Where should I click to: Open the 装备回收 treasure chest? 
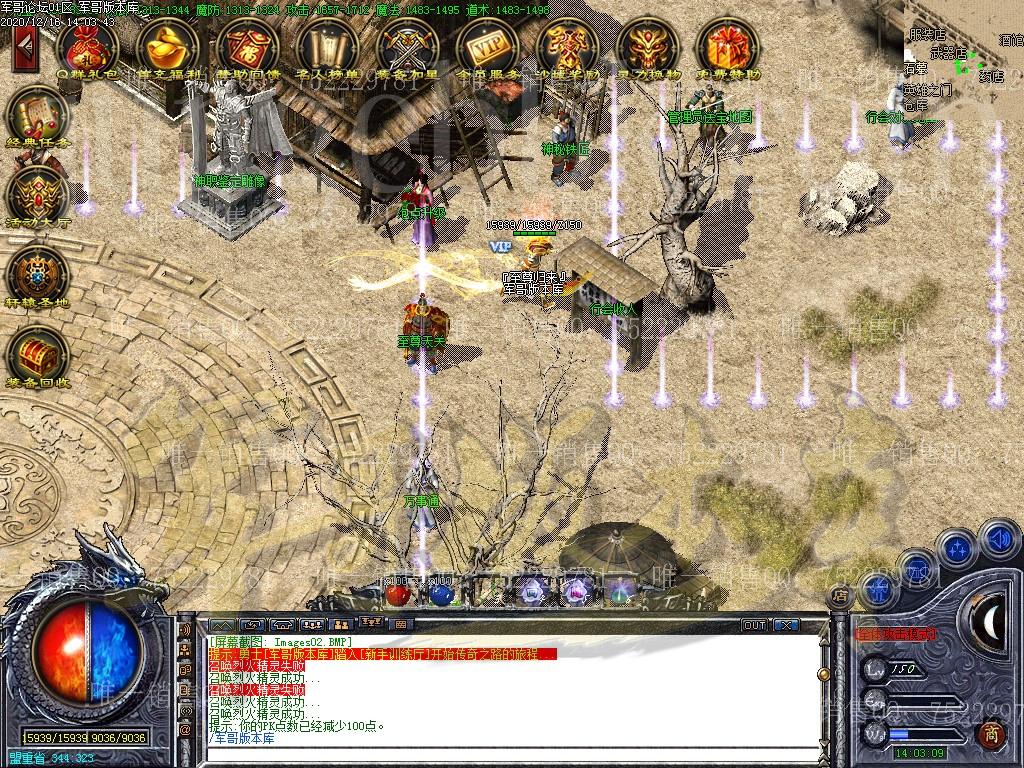(x=37, y=354)
